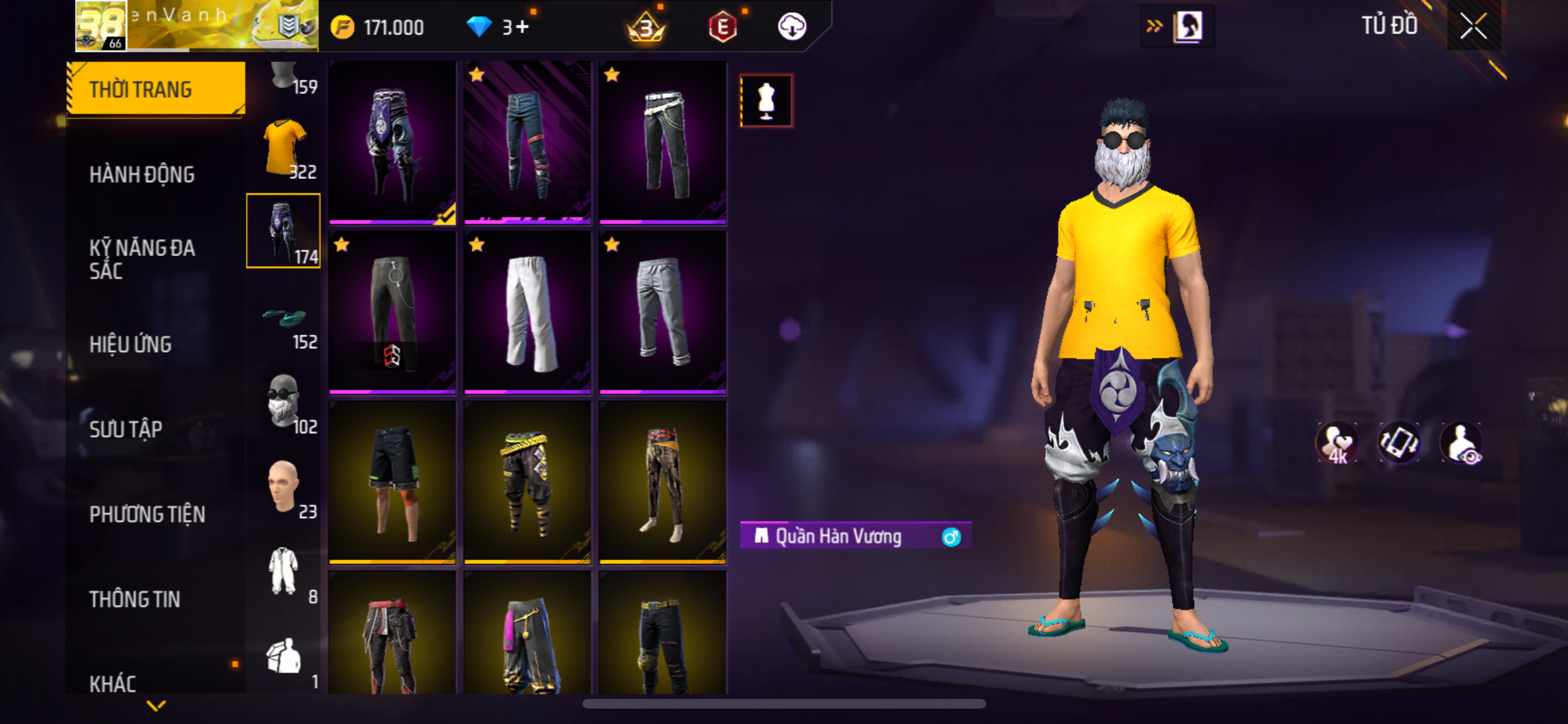Open THÔNG TIN in the side menu
This screenshot has height=724, width=1568.
click(134, 599)
